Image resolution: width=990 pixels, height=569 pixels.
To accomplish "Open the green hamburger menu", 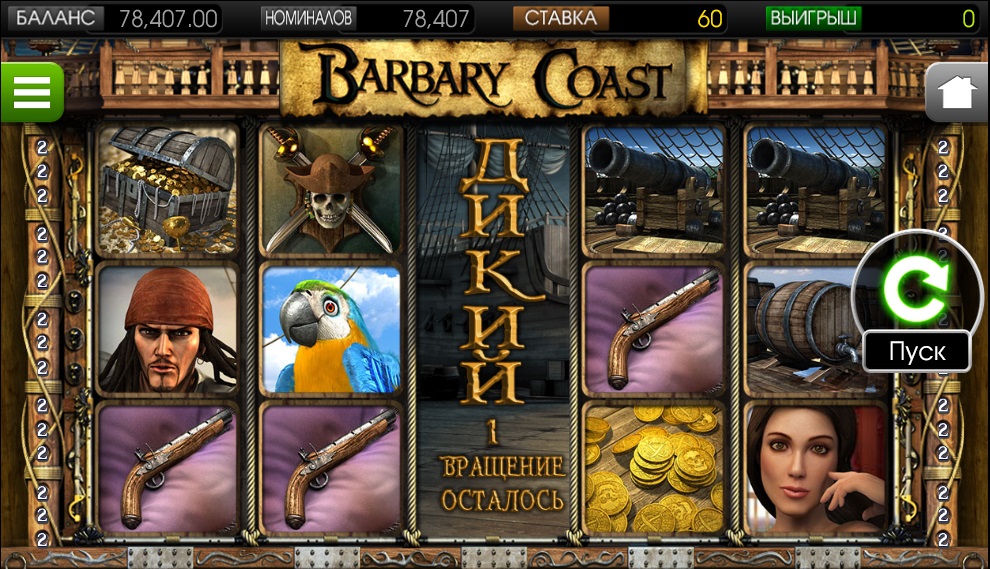I will tap(31, 93).
